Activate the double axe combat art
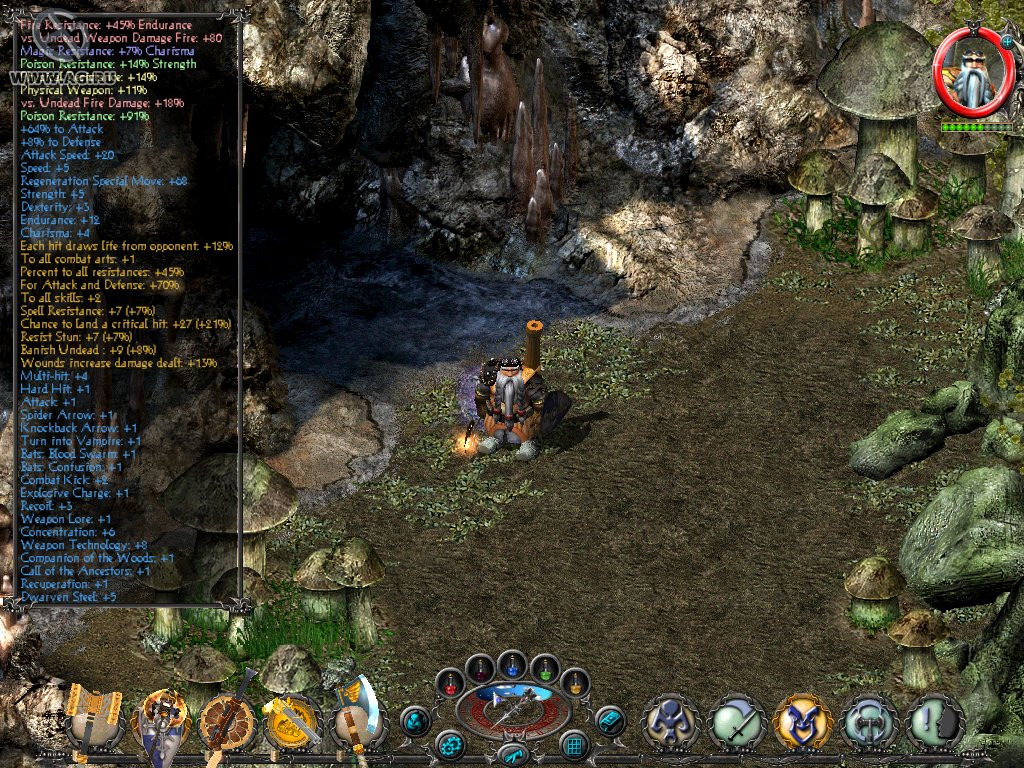This screenshot has height=768, width=1024. [868, 721]
